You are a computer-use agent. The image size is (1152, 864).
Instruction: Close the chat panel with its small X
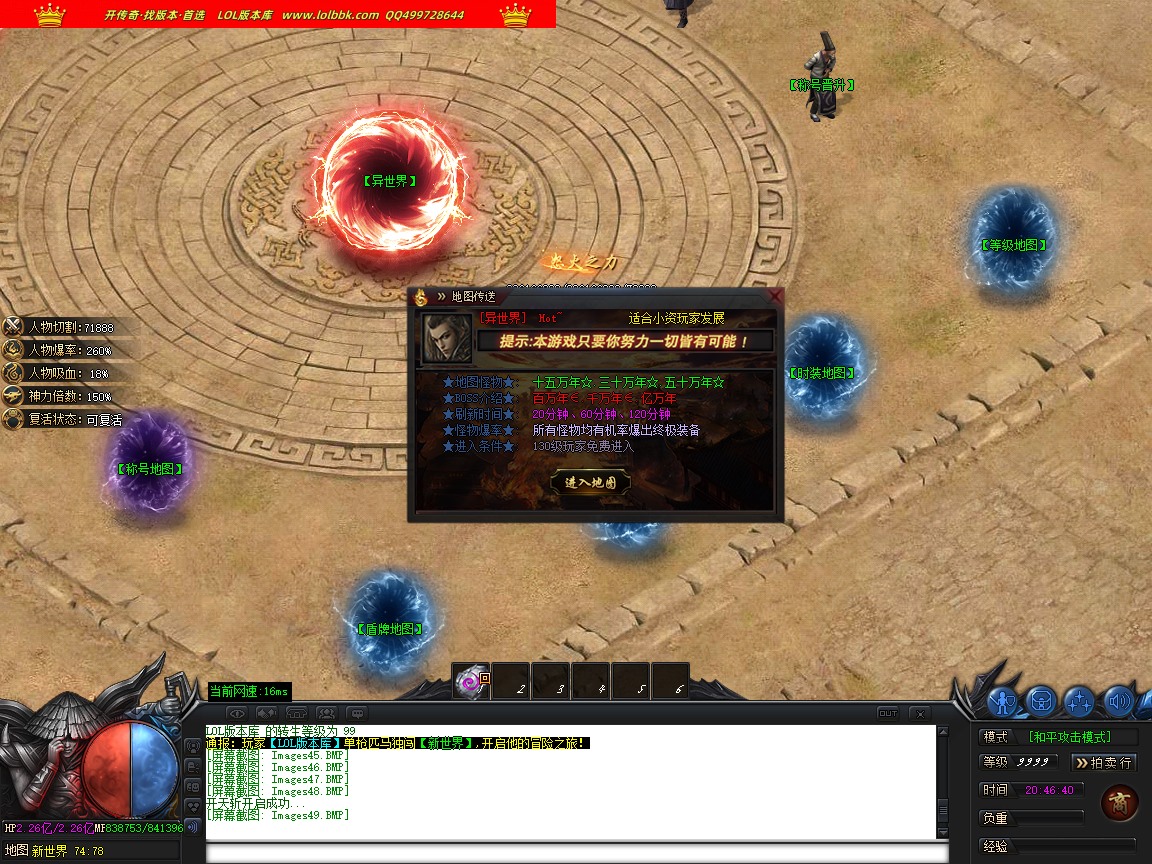(919, 713)
